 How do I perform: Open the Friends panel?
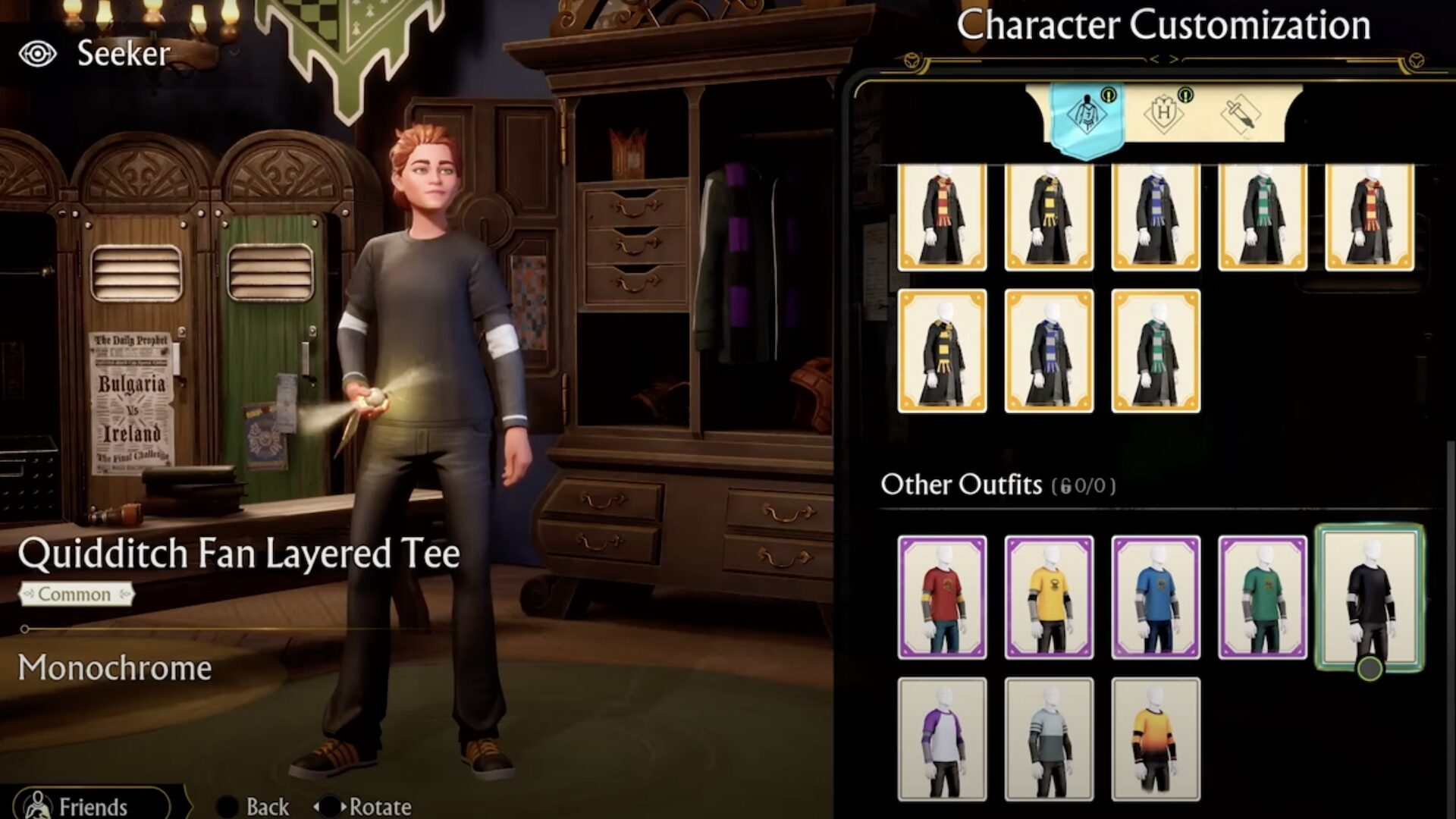pyautogui.click(x=91, y=805)
